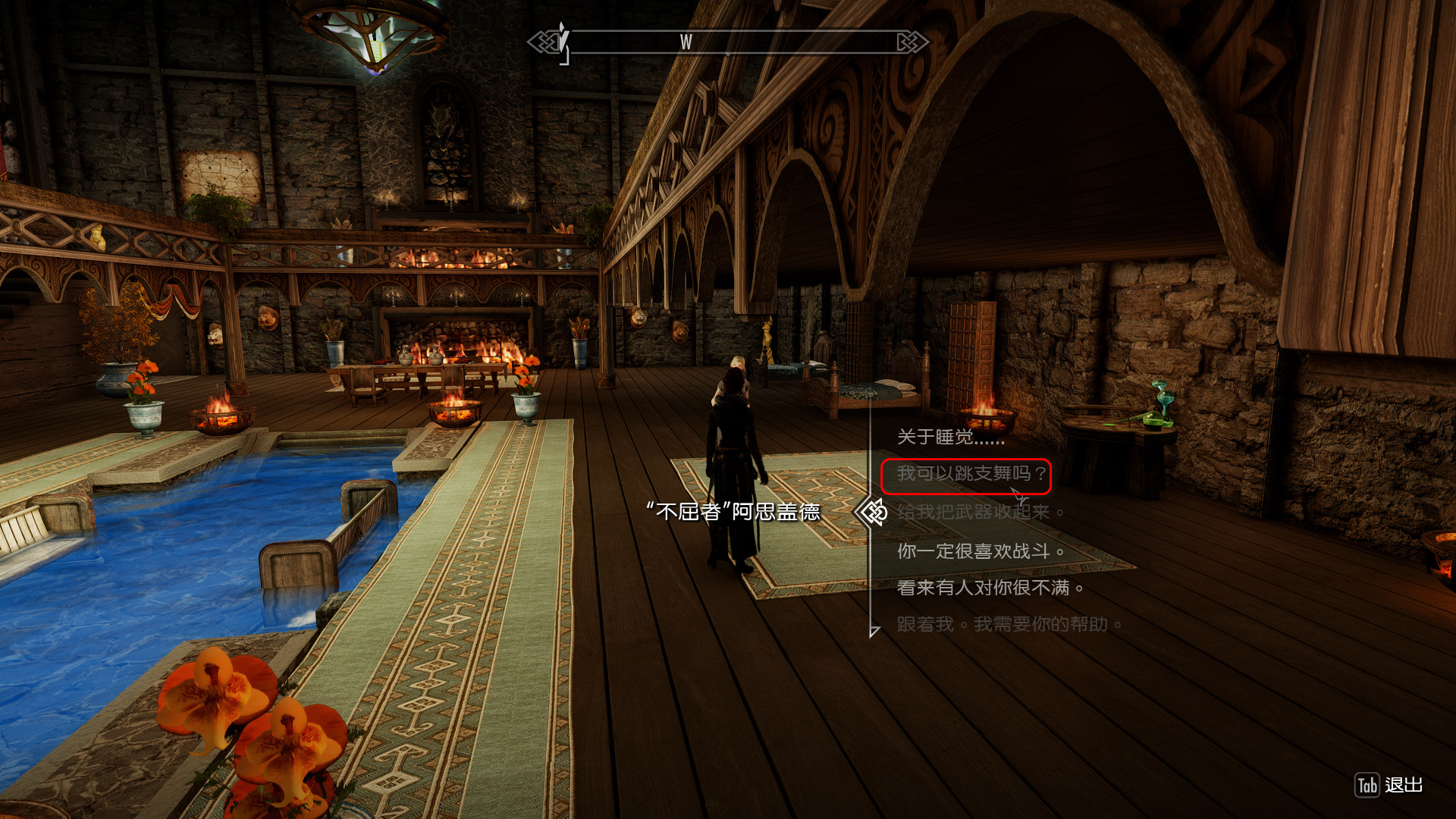Click the dialogue list scroll-down arrow
The image size is (1456, 819).
(874, 631)
